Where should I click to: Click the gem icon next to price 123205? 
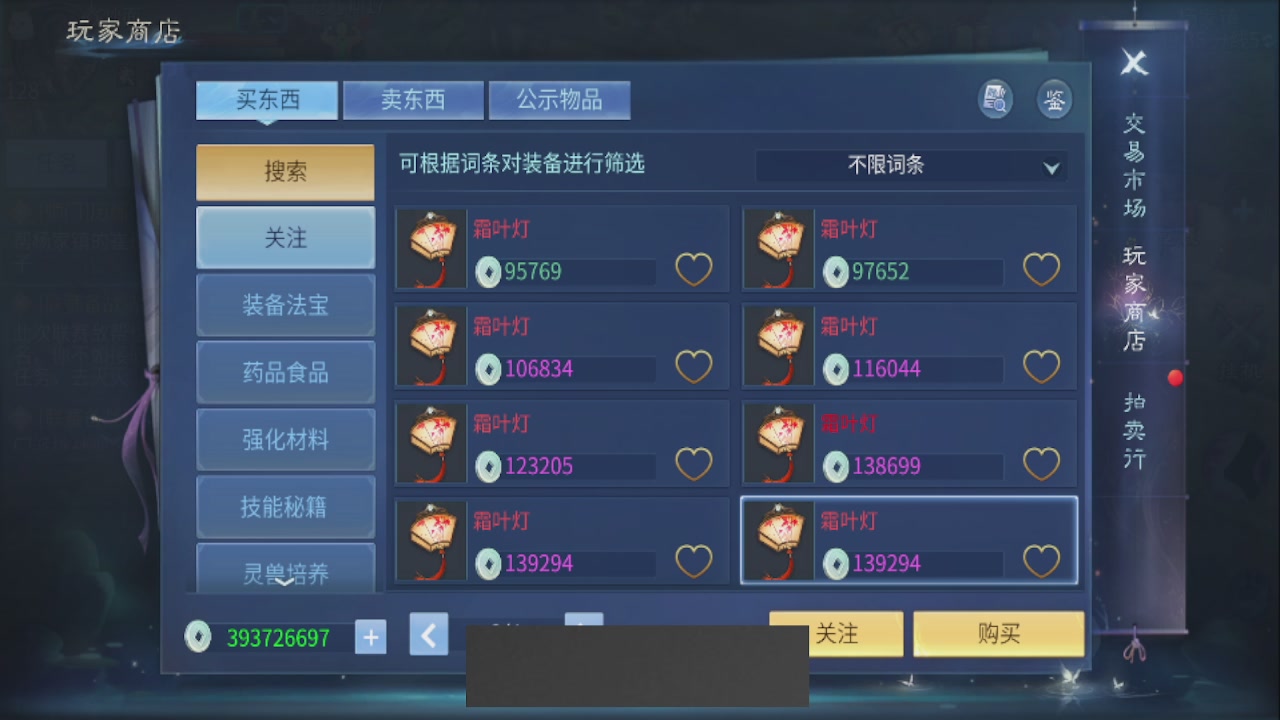click(x=487, y=467)
